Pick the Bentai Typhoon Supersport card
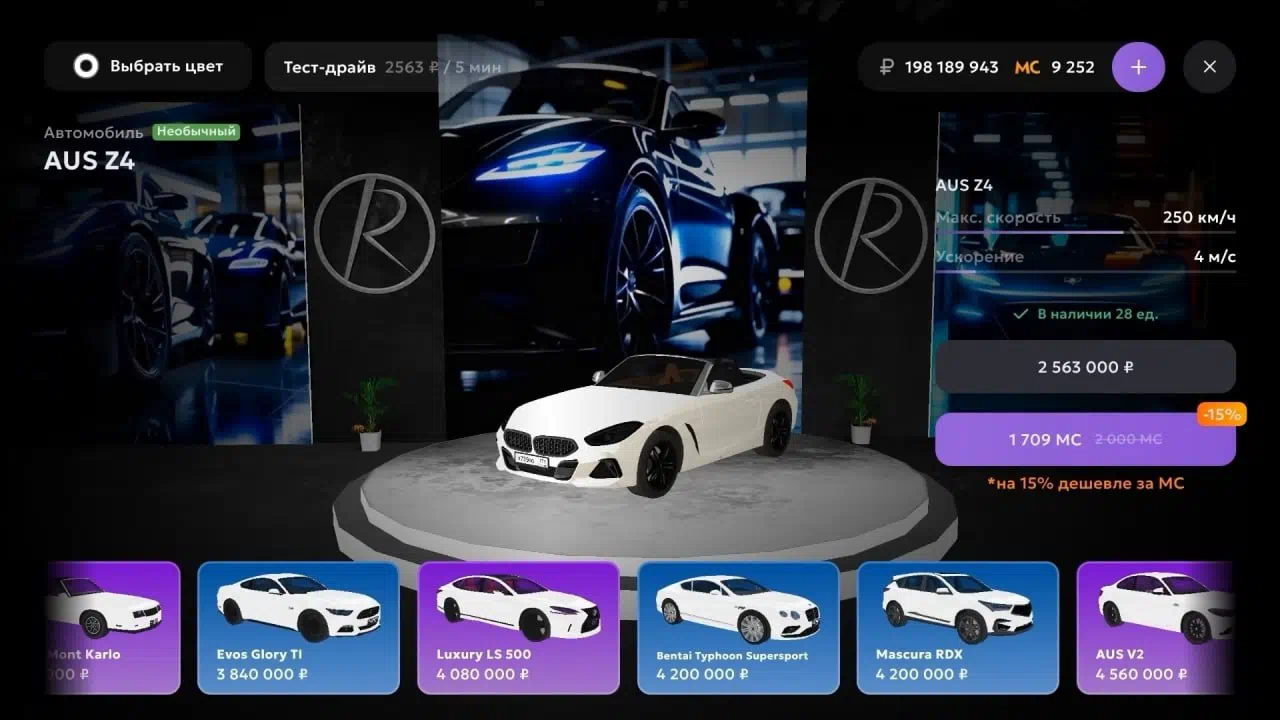 click(738, 628)
